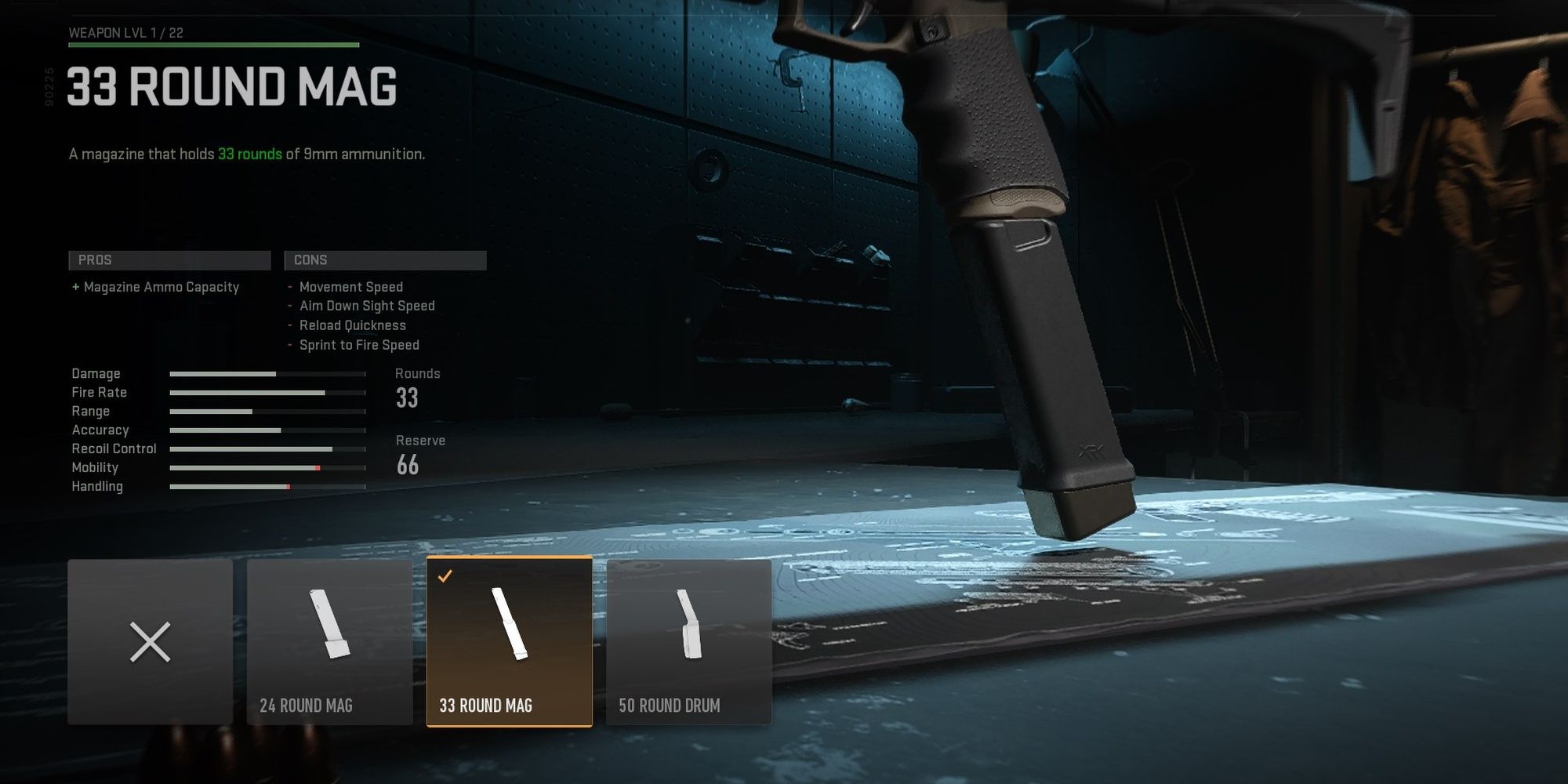Screen dimensions: 1568x784
Task: Equip the 50 Round Drum magazine
Action: coord(688,641)
